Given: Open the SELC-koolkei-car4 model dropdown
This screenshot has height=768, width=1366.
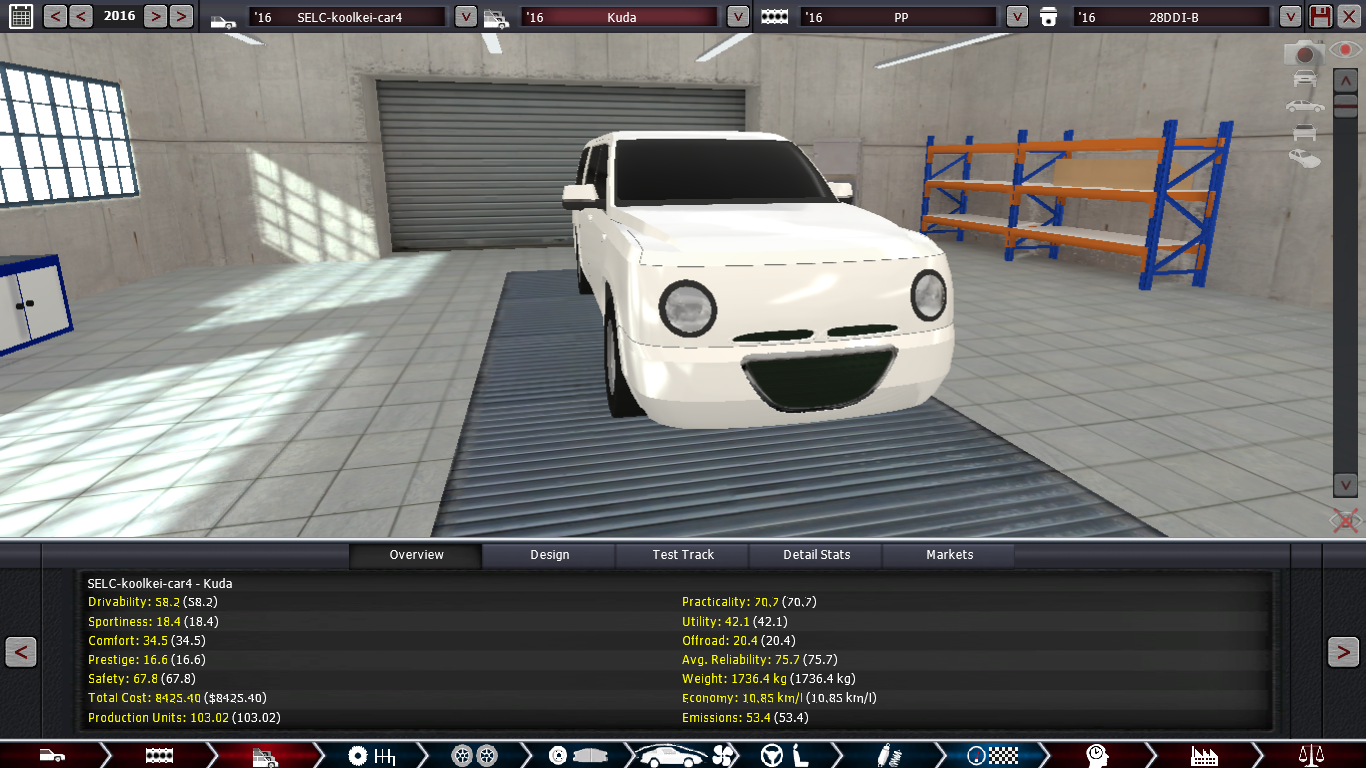Looking at the screenshot, I should [x=465, y=17].
